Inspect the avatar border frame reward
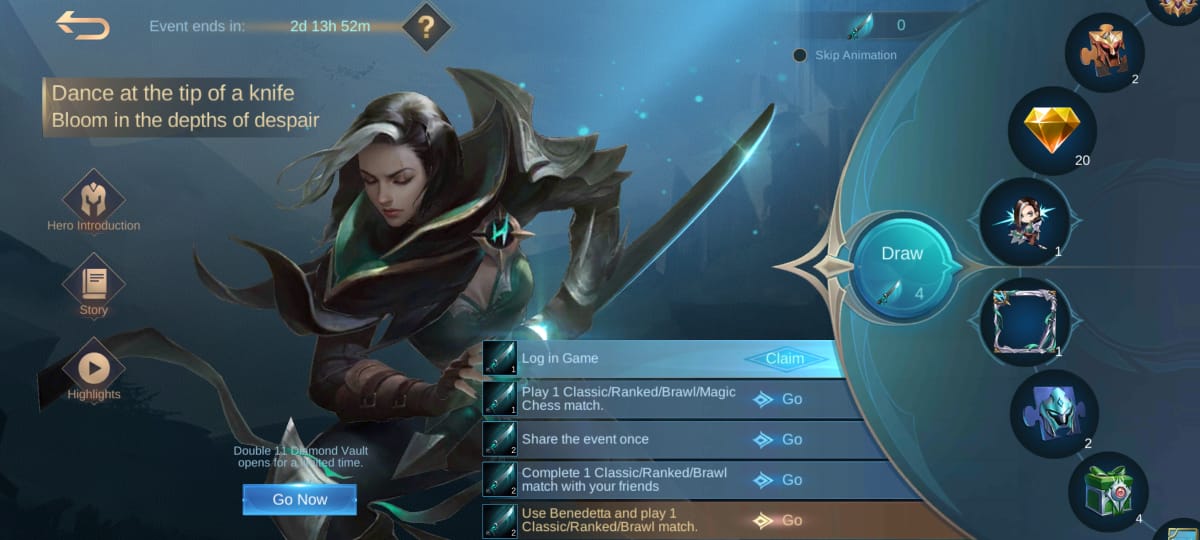 (x=1024, y=321)
